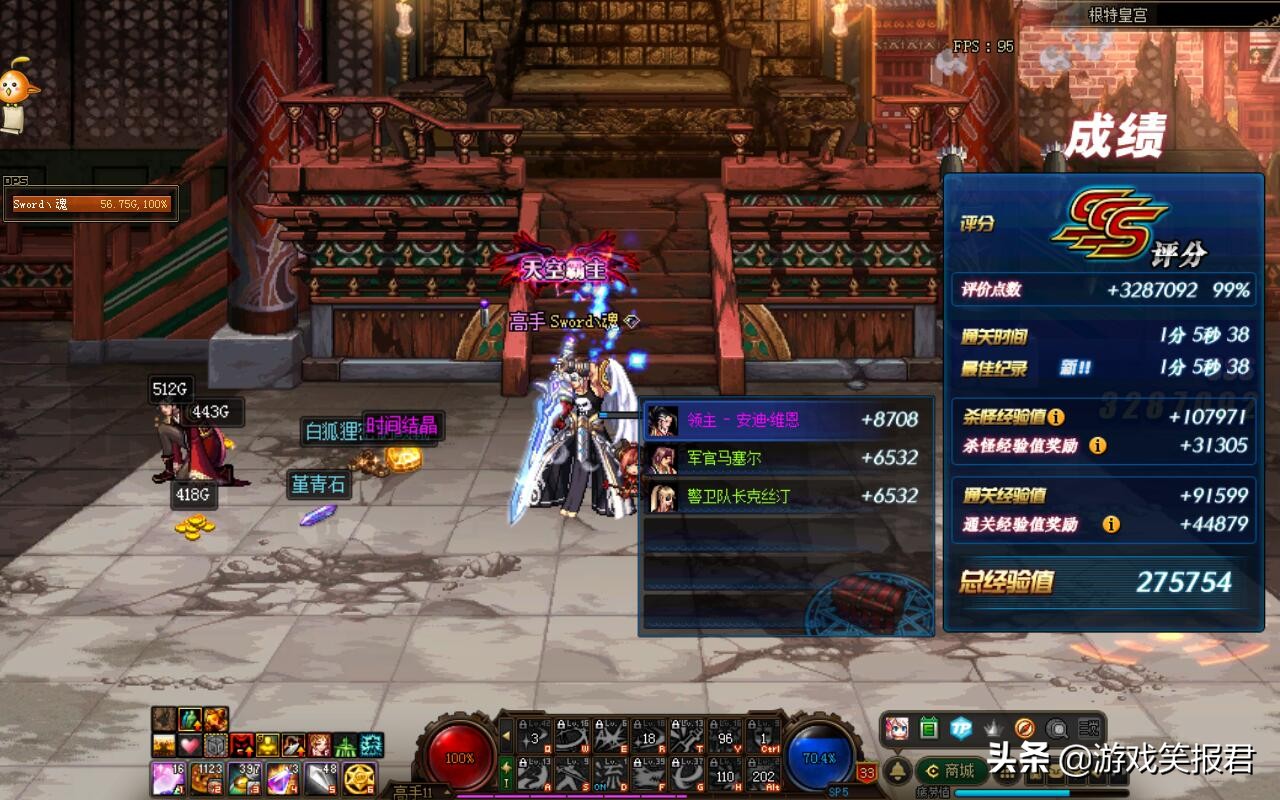Image resolution: width=1280 pixels, height=800 pixels.
Task: Open the green calendar event icon
Action: point(929,727)
